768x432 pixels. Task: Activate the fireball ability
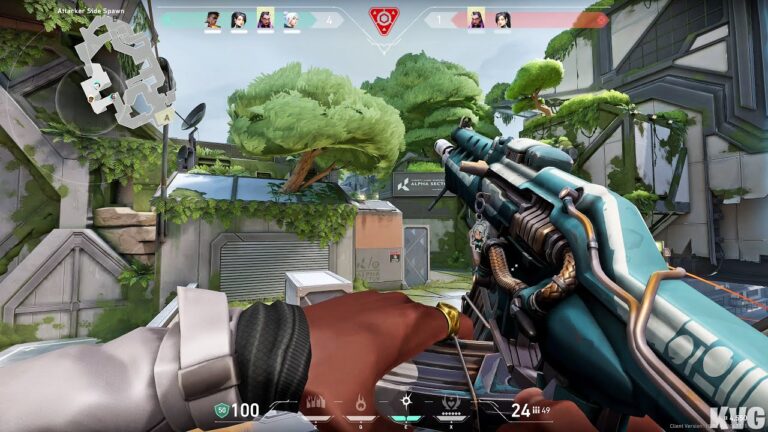pos(361,404)
